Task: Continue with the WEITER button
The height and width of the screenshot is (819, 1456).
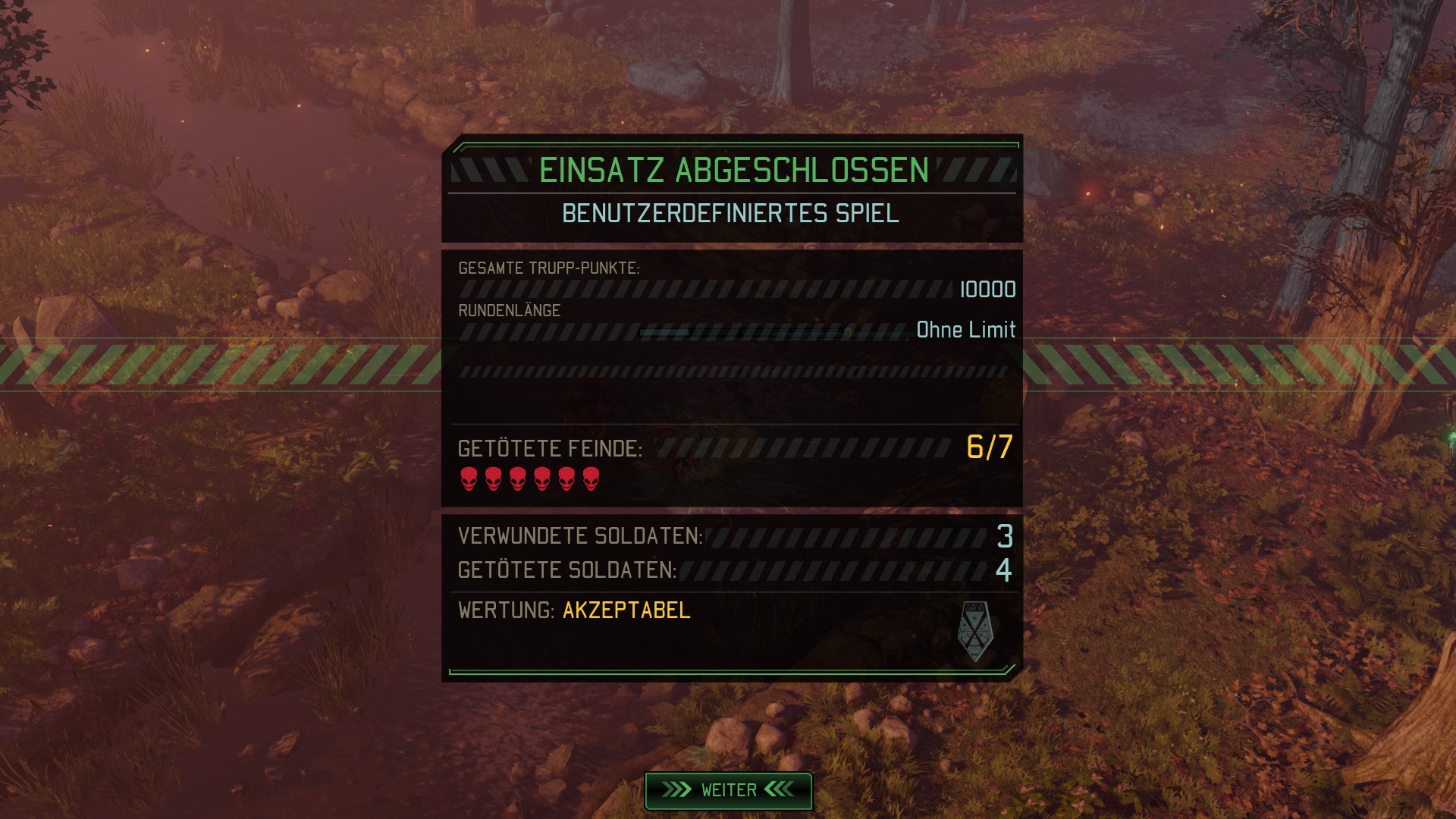Action: pyautogui.click(x=728, y=790)
